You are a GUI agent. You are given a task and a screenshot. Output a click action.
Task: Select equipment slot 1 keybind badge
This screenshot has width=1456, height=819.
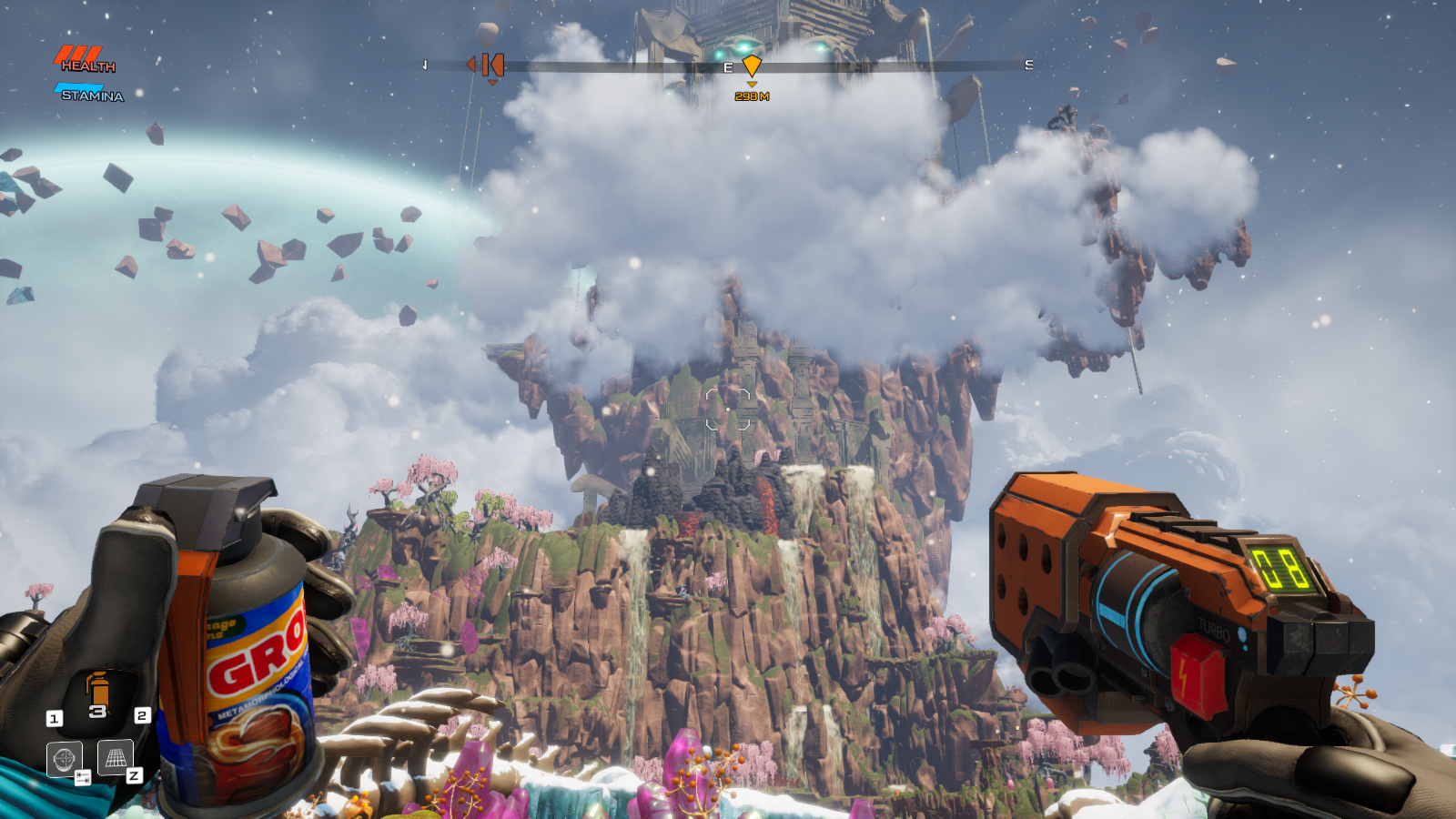[x=55, y=716]
